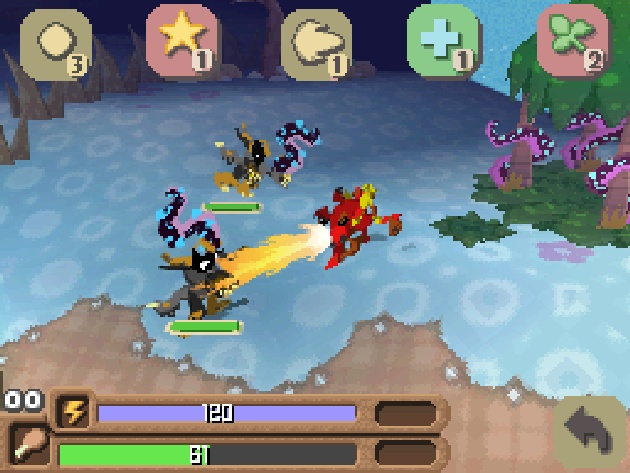Activate the yellow star ability

pos(182,40)
